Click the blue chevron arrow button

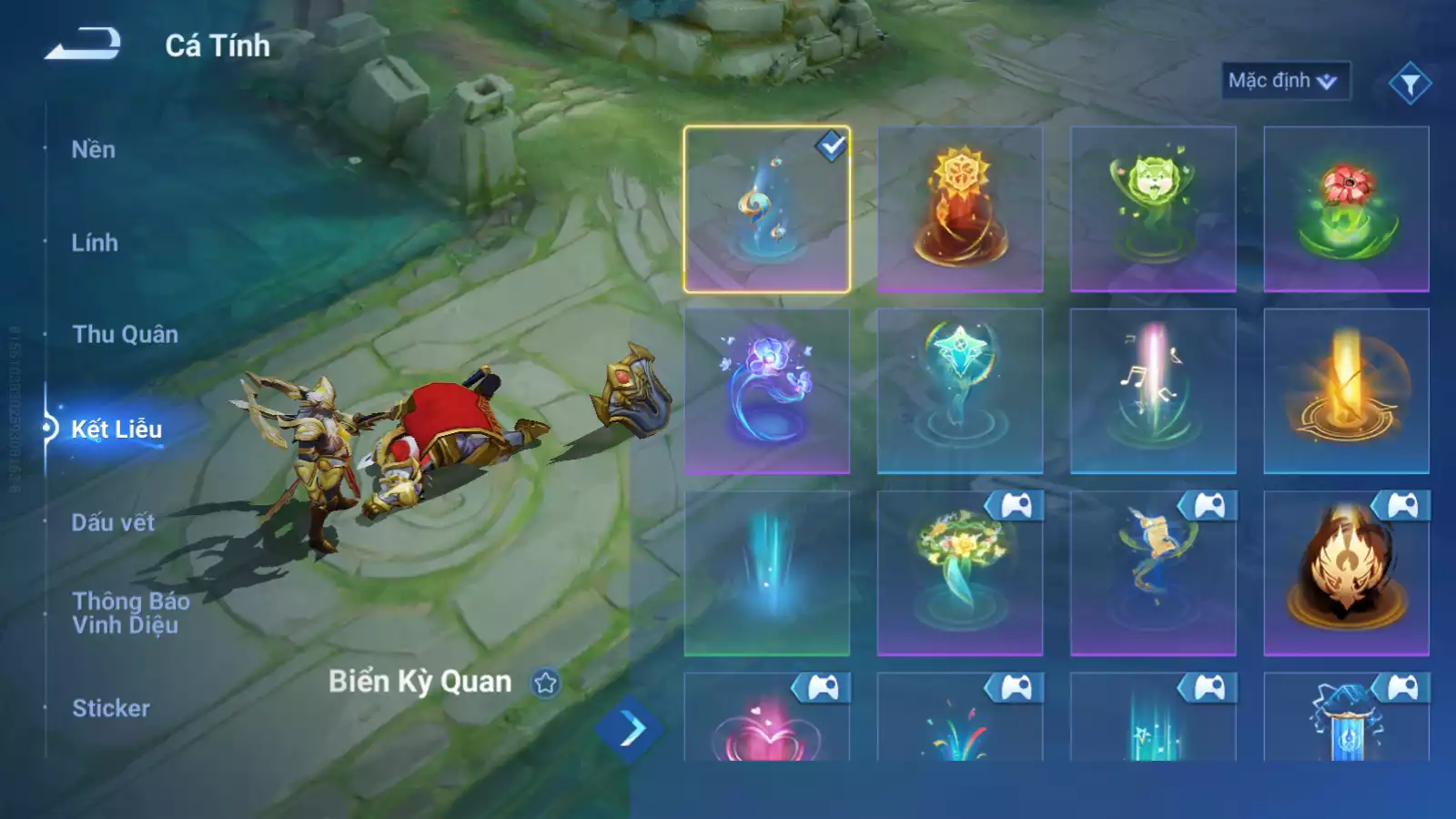[630, 729]
